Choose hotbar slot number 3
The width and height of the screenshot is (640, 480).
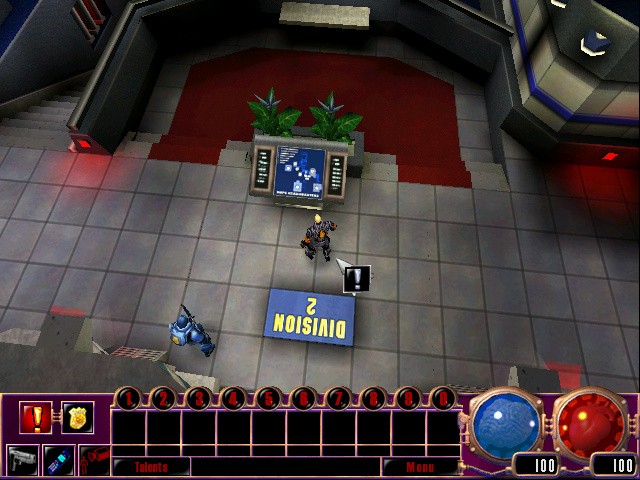pyautogui.click(x=198, y=399)
